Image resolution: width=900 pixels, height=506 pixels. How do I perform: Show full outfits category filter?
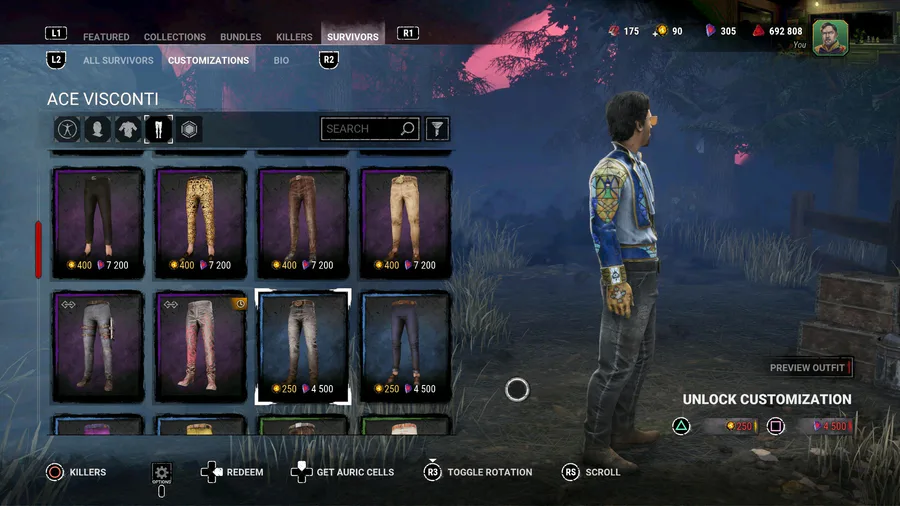point(68,129)
